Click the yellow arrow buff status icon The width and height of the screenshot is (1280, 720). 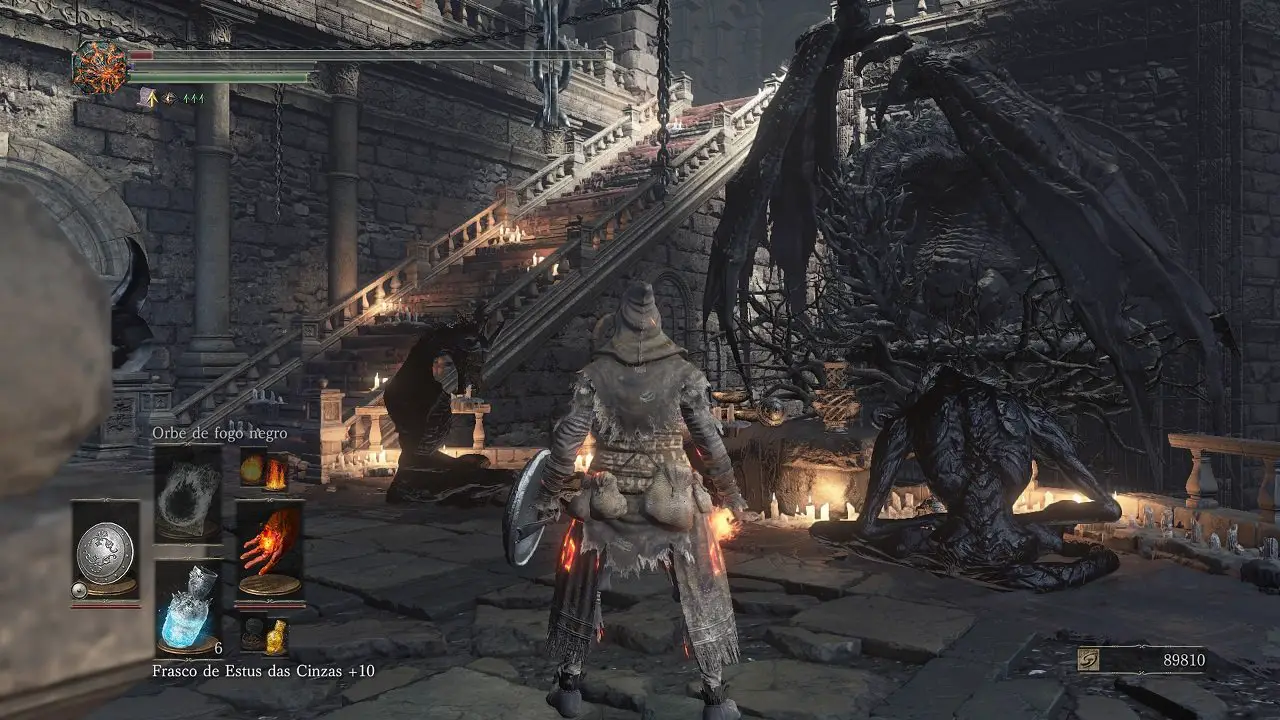[x=149, y=98]
